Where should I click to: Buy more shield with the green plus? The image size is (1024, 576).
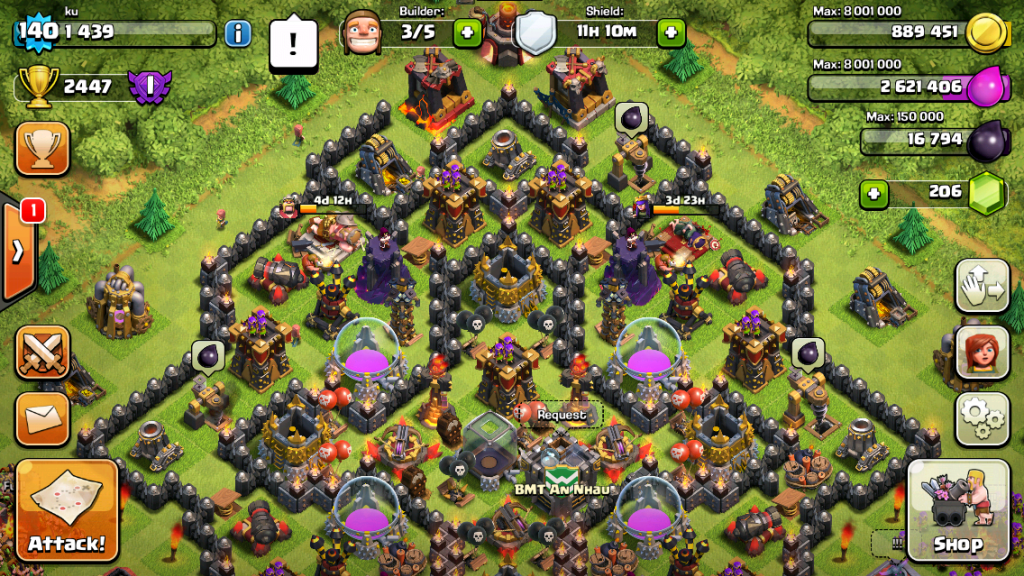pos(670,33)
